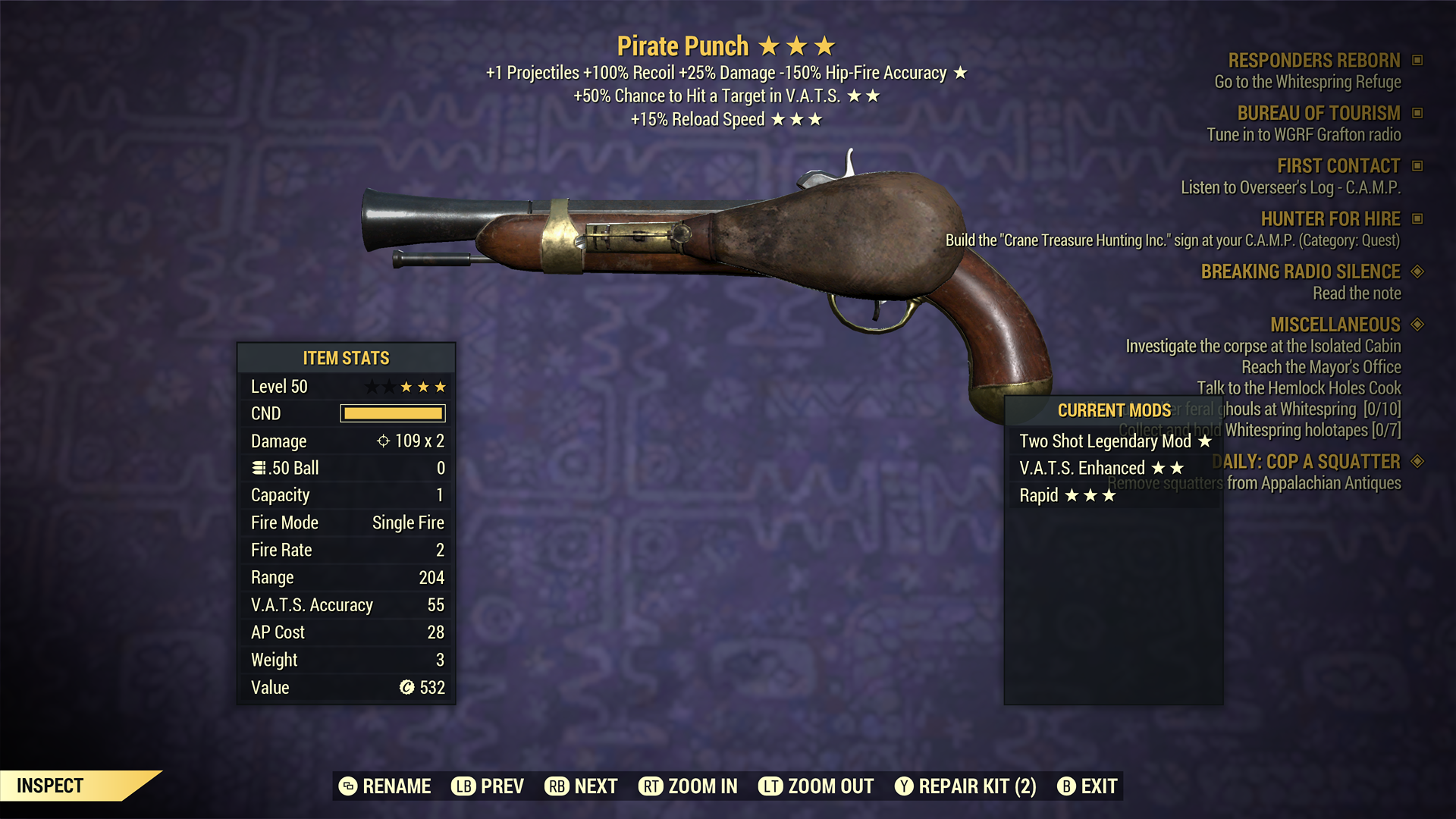Click the CND condition bar

[392, 413]
